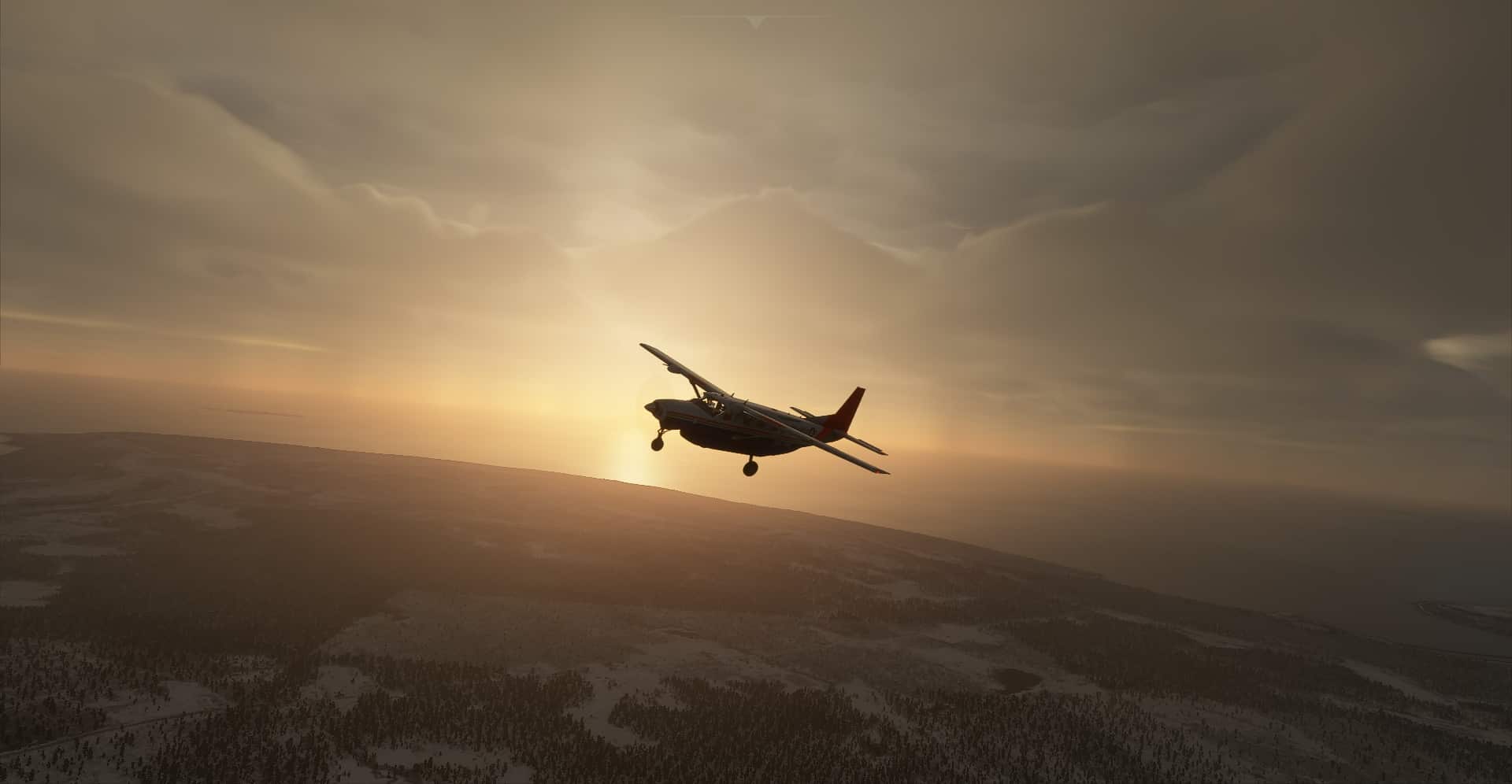
Task: Expand the hidden toolbar handle arrow
Action: [755, 22]
